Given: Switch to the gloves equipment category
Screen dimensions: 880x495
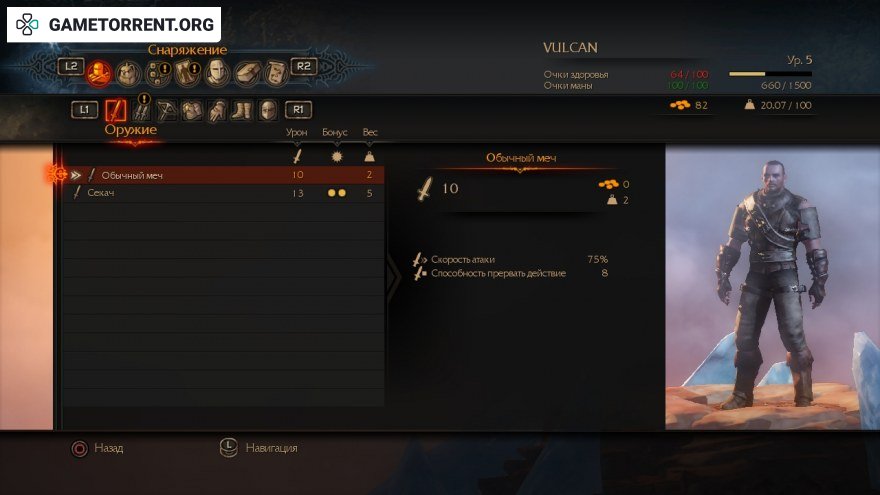Looking at the screenshot, I should point(217,110).
